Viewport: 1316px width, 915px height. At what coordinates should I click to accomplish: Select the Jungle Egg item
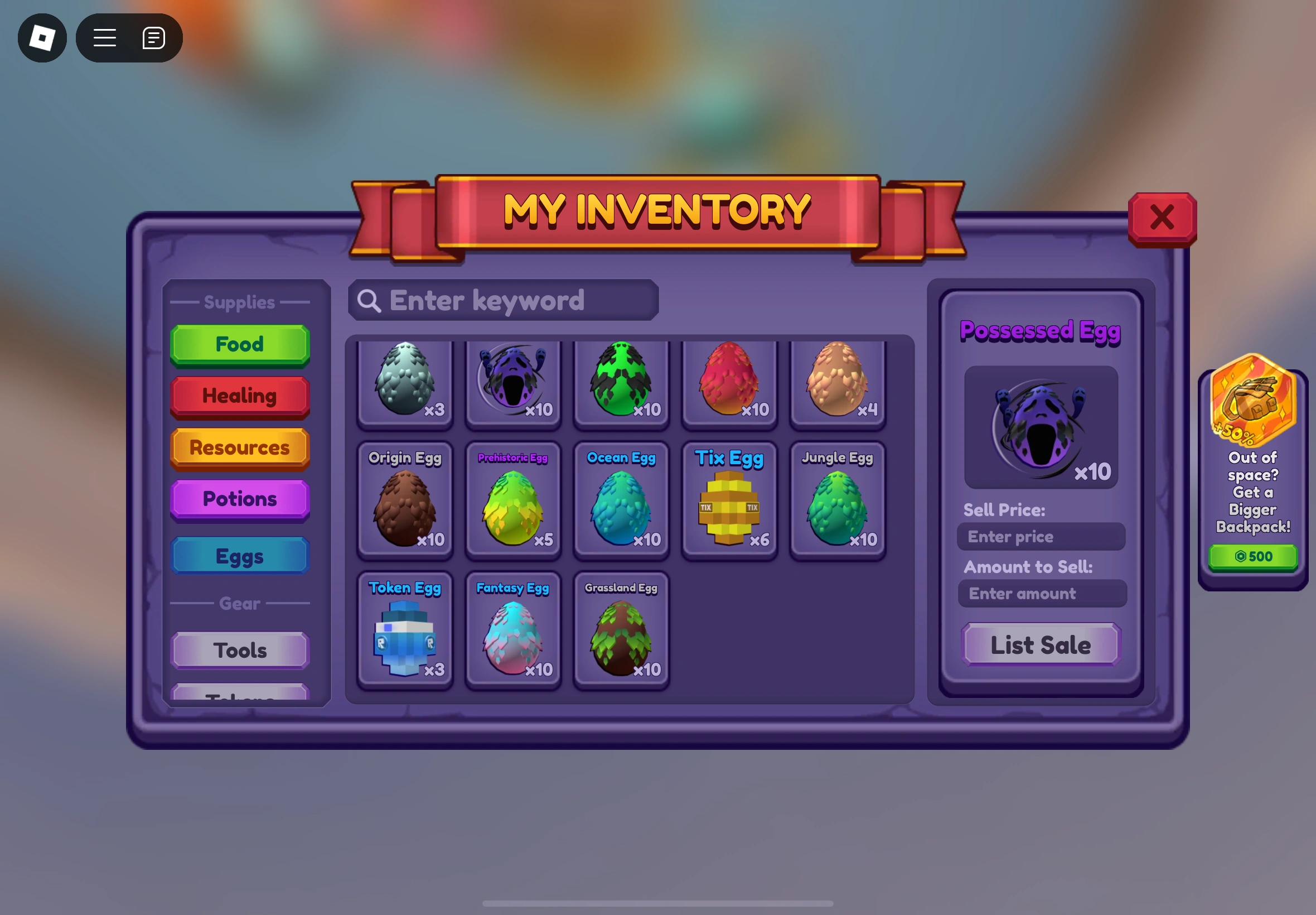pos(837,502)
